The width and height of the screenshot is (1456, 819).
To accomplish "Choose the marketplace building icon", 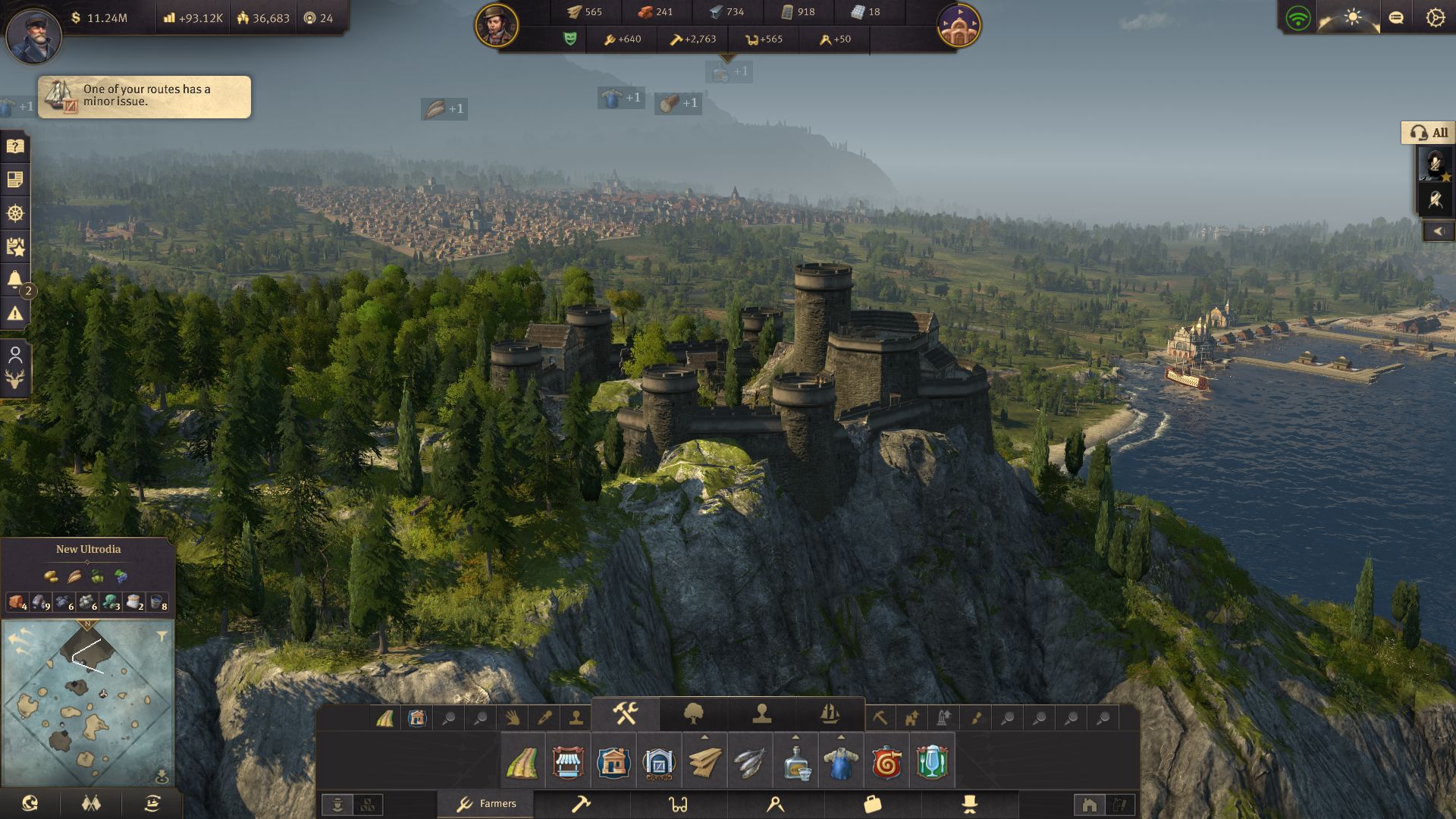I will pyautogui.click(x=568, y=761).
